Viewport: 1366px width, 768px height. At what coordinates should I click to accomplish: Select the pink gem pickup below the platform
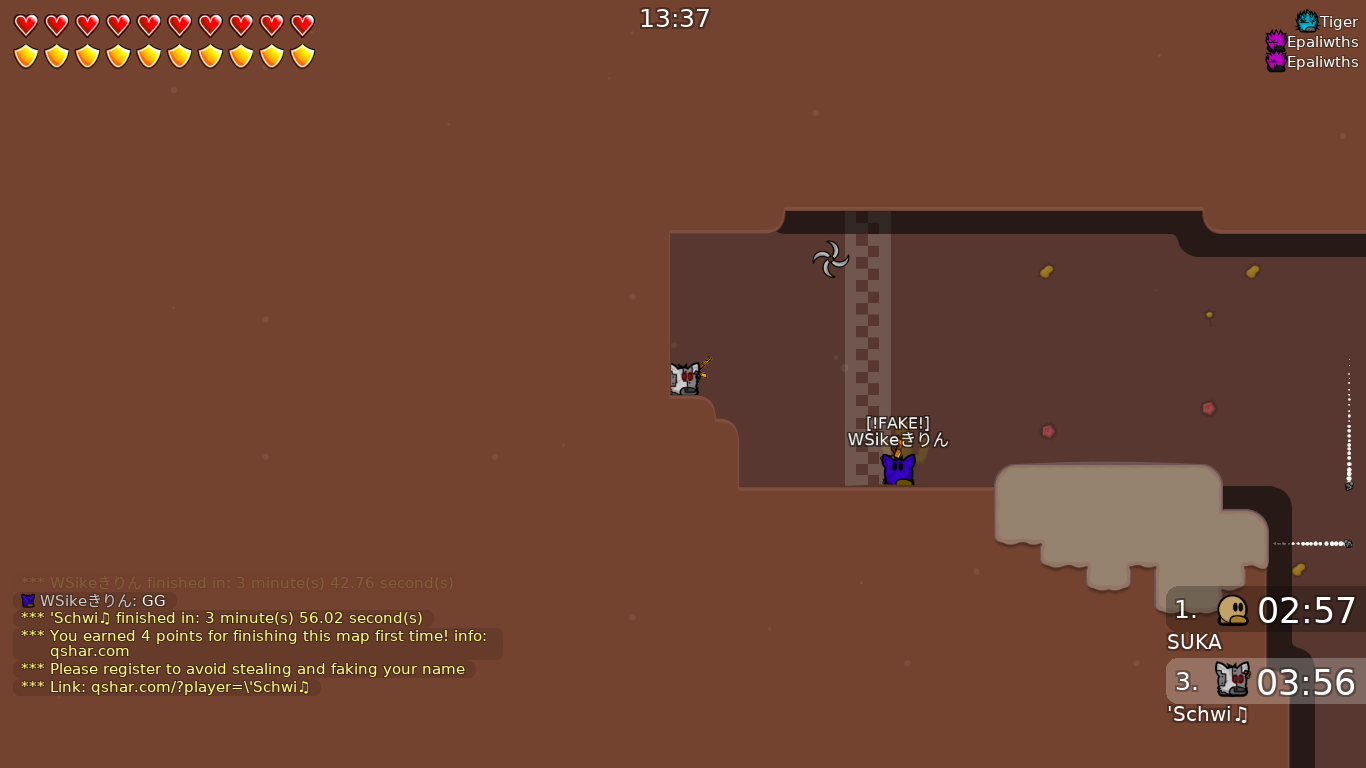(1048, 430)
